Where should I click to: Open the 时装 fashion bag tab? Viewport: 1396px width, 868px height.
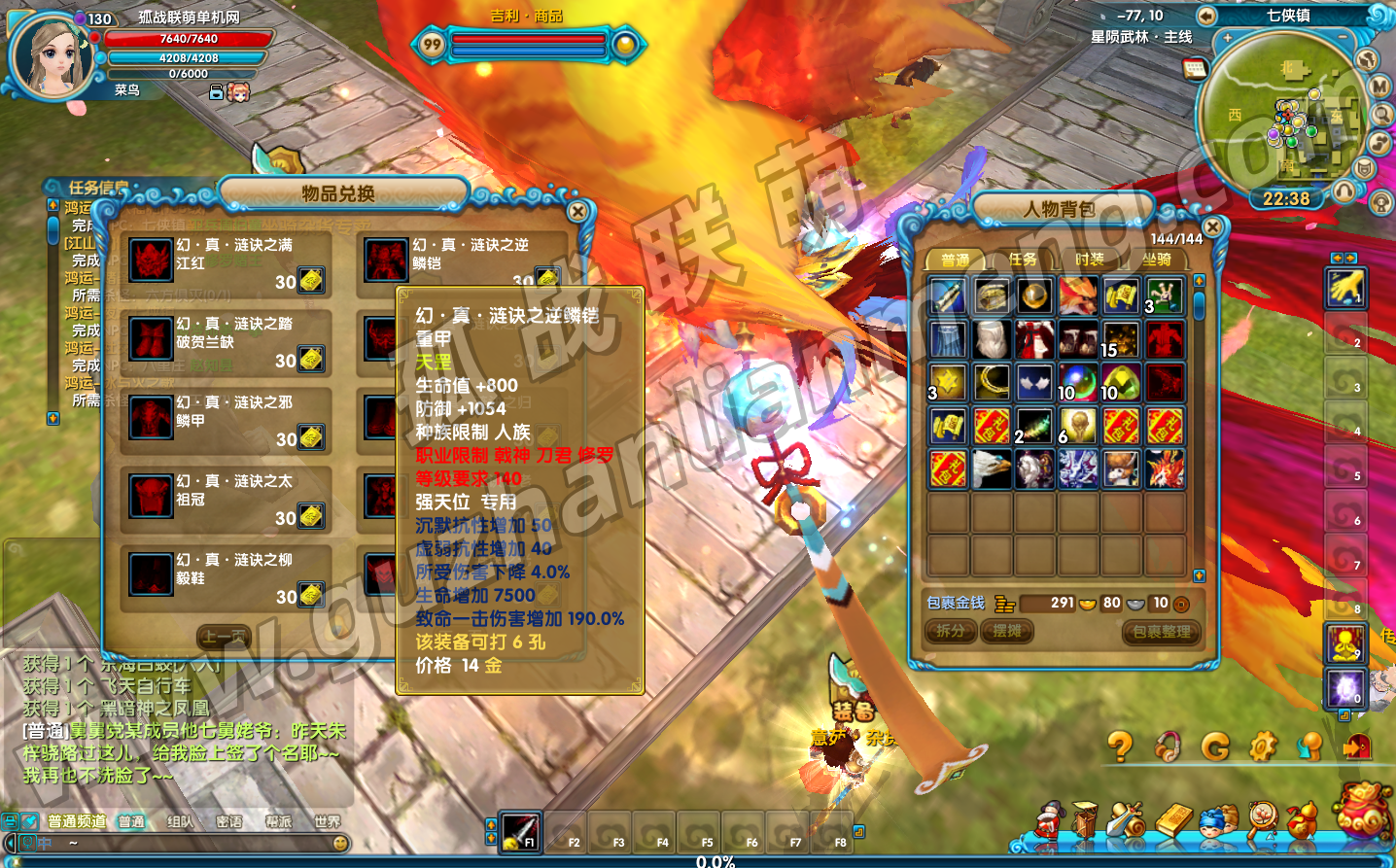tap(1089, 260)
